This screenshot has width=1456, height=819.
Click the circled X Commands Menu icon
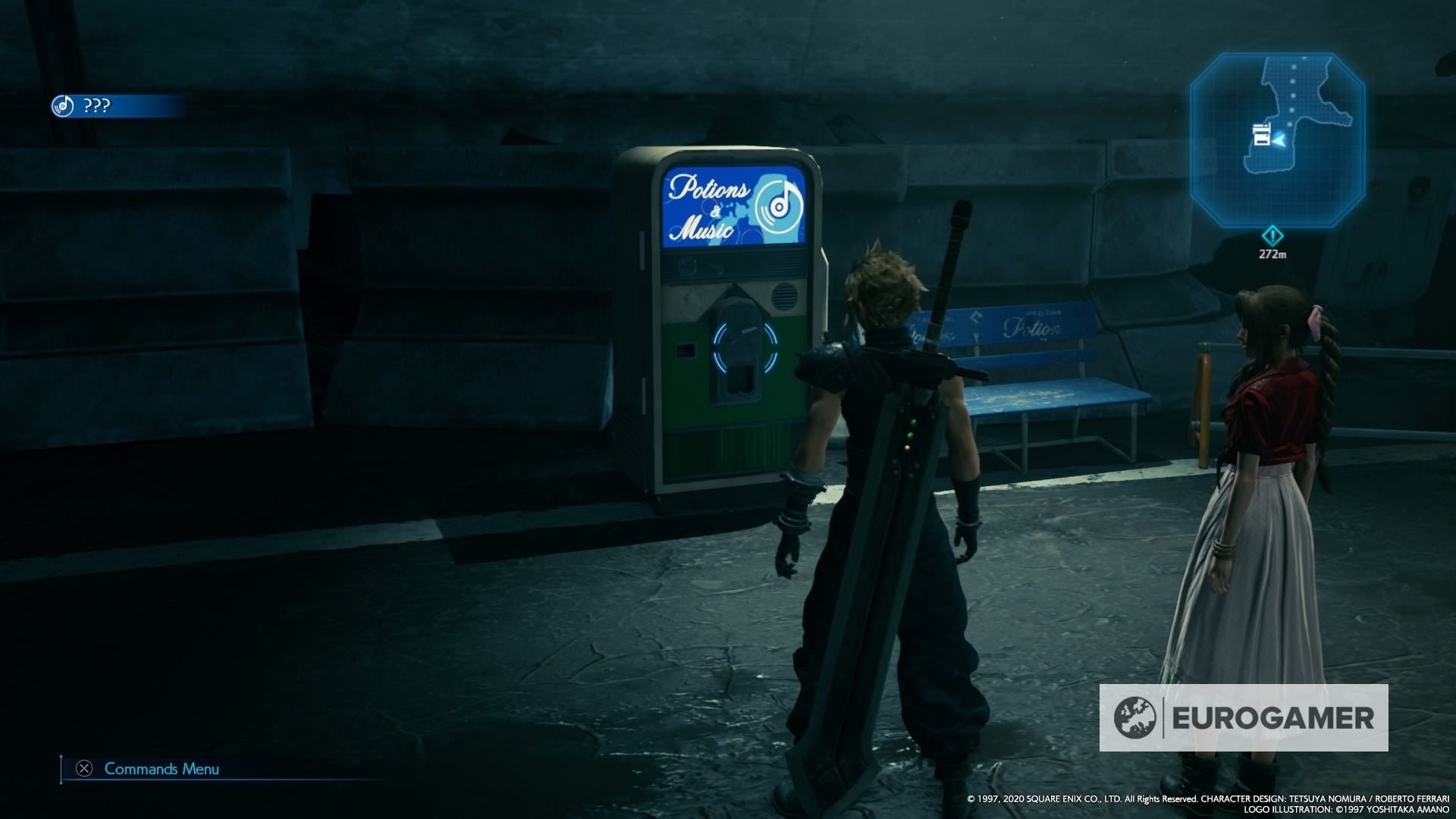tap(83, 768)
